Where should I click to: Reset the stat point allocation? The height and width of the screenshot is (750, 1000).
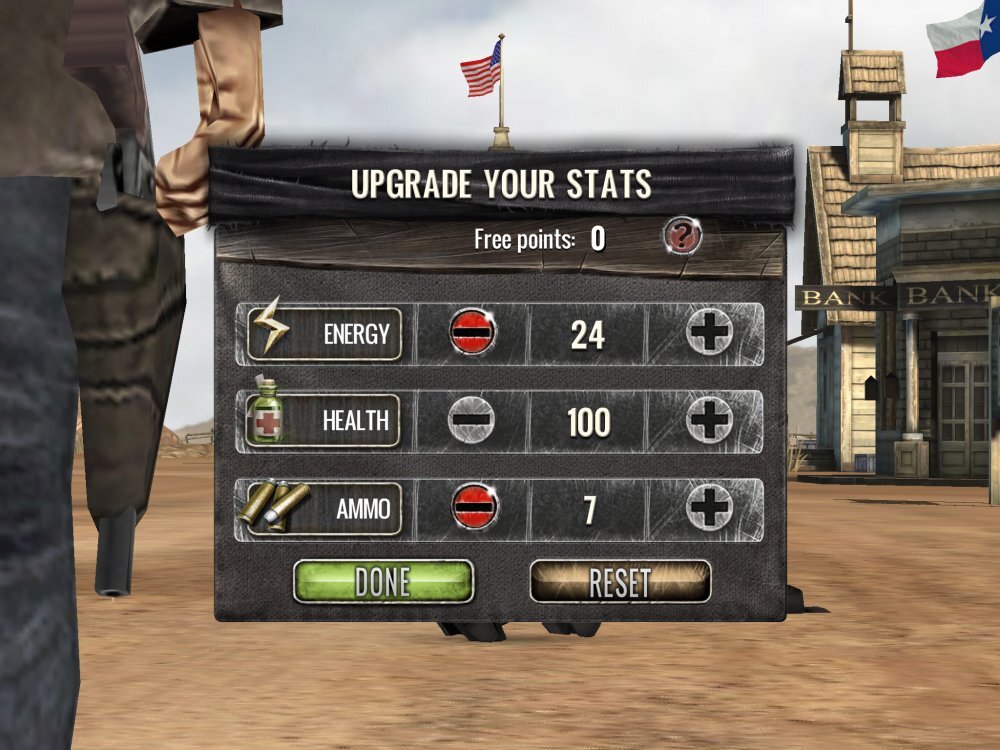click(620, 581)
